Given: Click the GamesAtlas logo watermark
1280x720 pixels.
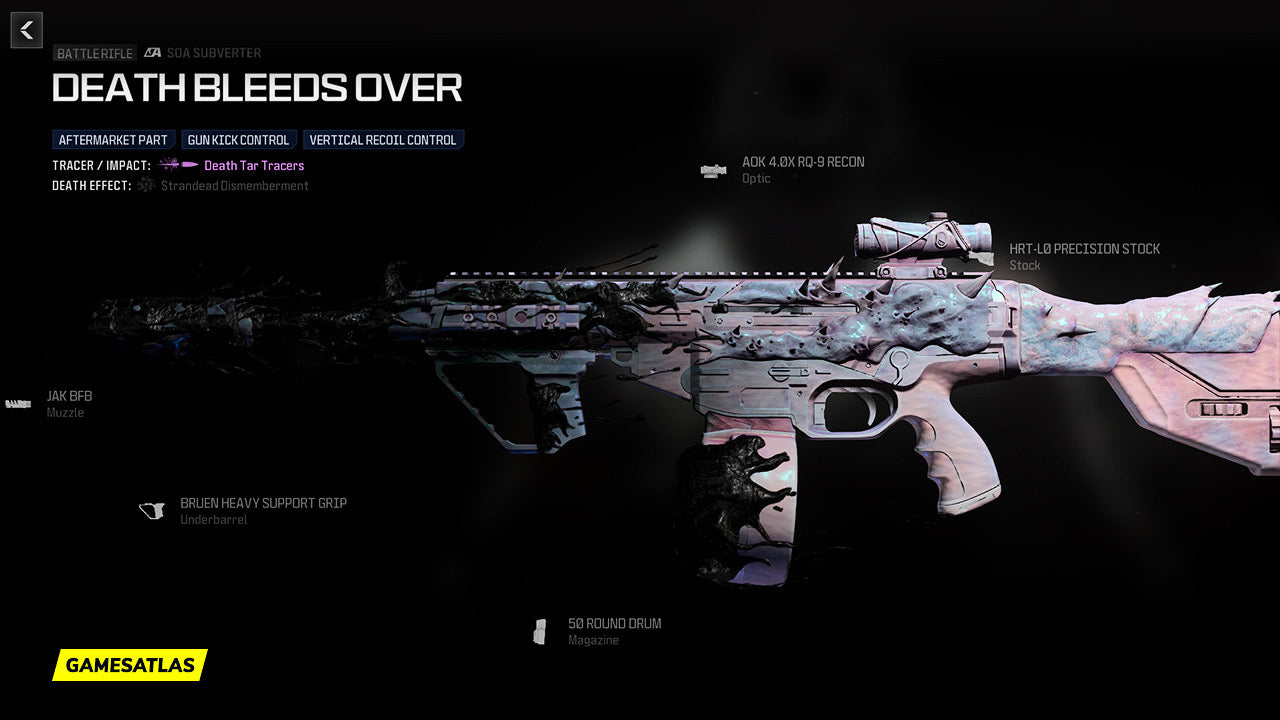Looking at the screenshot, I should (x=130, y=665).
